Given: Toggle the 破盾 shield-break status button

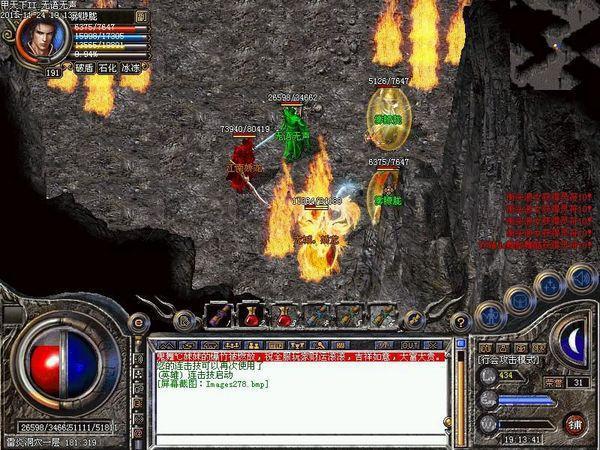Looking at the screenshot, I should pyautogui.click(x=85, y=69).
